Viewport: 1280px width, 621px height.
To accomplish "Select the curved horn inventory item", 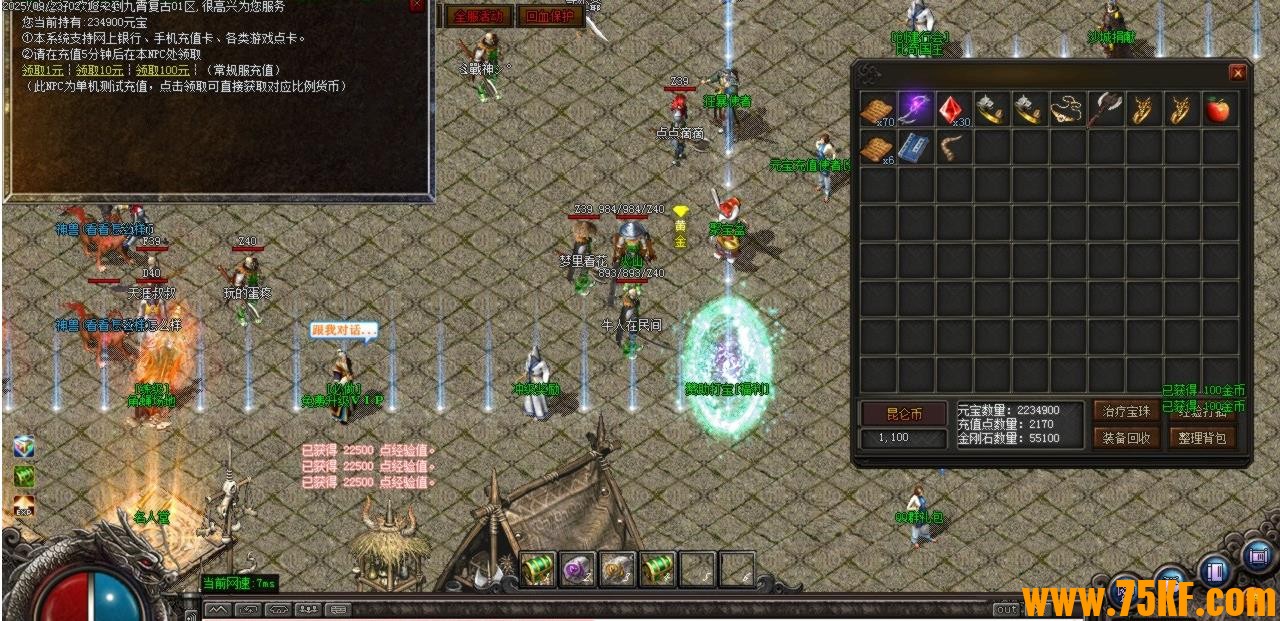I will point(953,147).
